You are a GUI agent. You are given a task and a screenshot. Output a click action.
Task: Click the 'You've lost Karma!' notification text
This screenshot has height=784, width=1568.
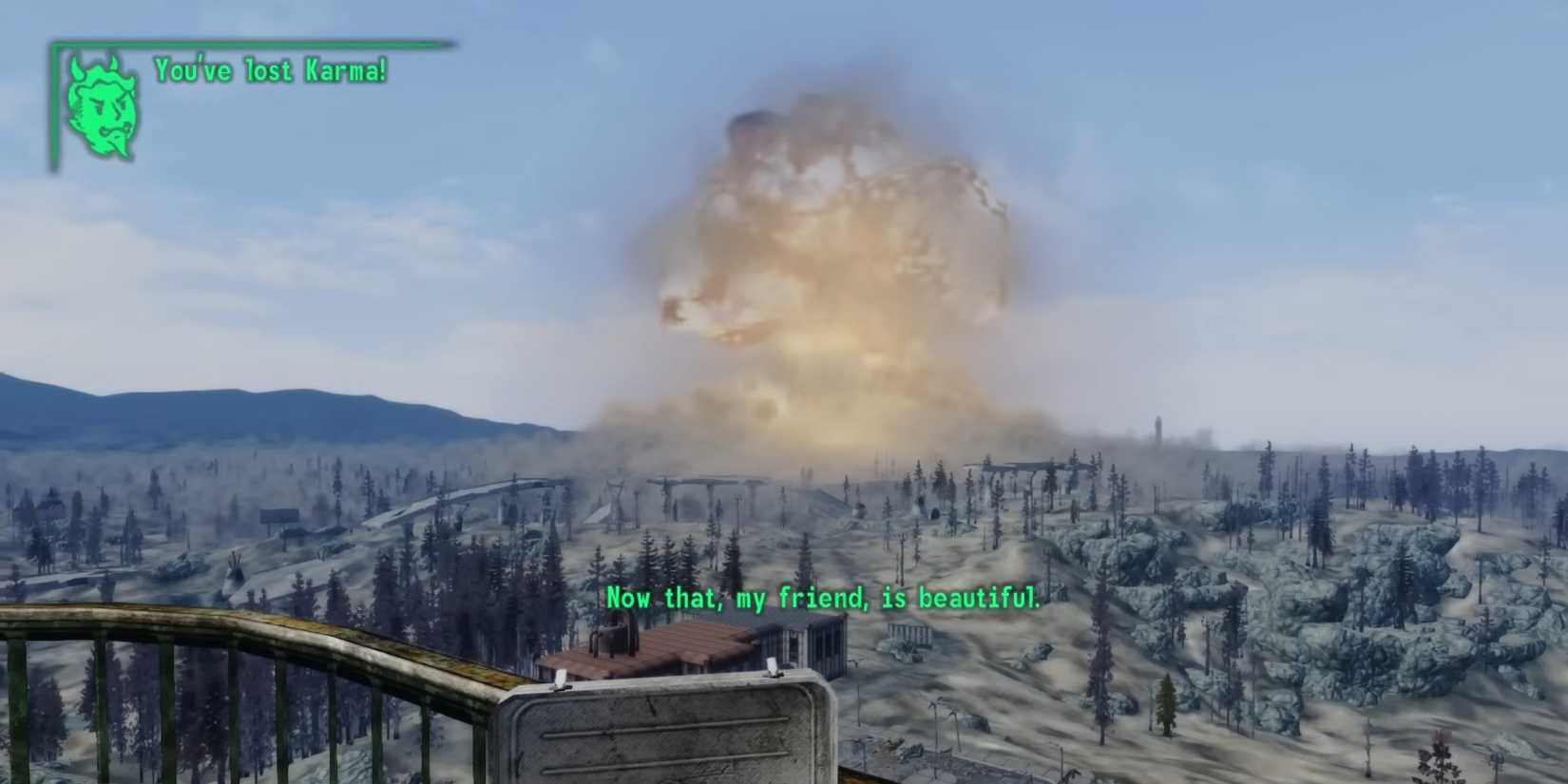[271, 69]
